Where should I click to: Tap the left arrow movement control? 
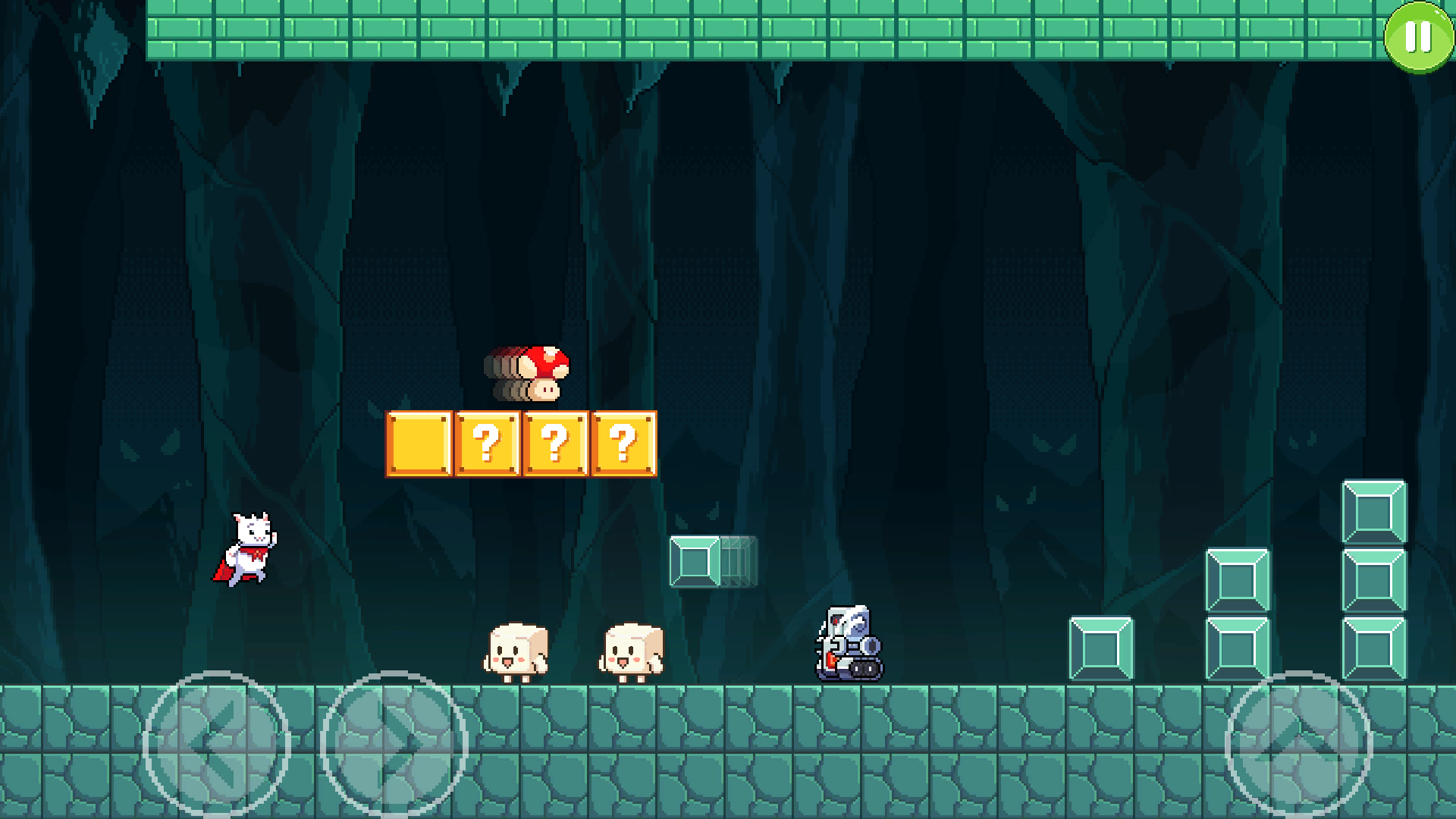[215, 745]
